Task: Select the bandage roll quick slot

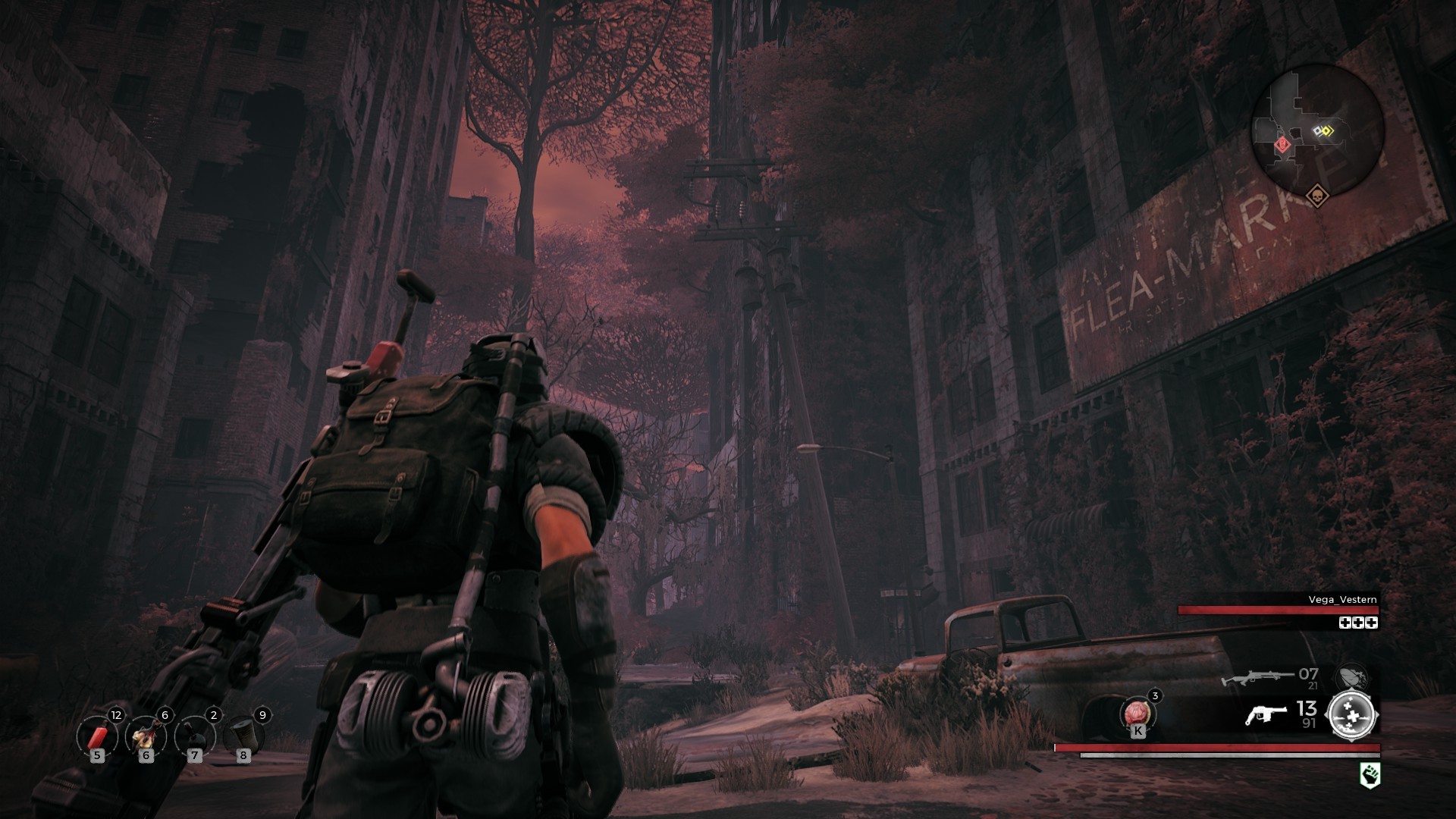Action: [x=243, y=736]
